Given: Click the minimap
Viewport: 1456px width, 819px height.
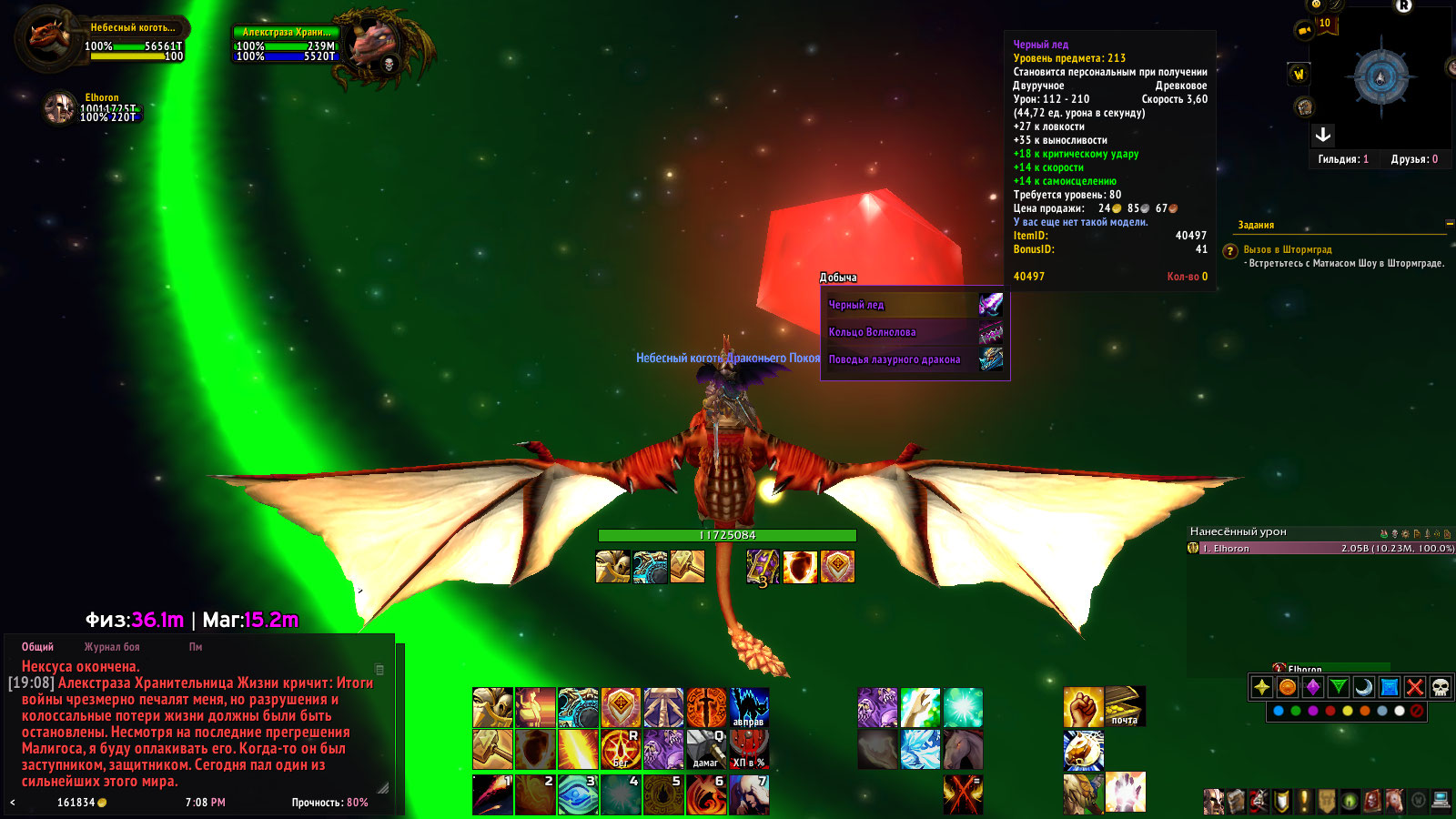Looking at the screenshot, I should (1380, 77).
